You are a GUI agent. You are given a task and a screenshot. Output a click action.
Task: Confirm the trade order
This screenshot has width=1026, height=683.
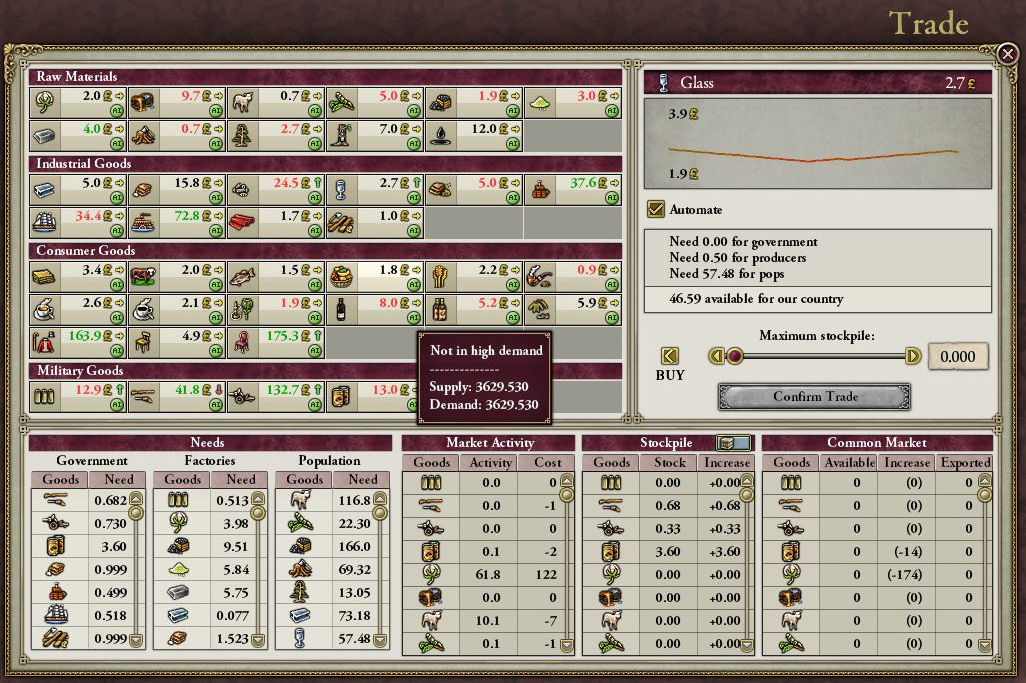(x=814, y=397)
